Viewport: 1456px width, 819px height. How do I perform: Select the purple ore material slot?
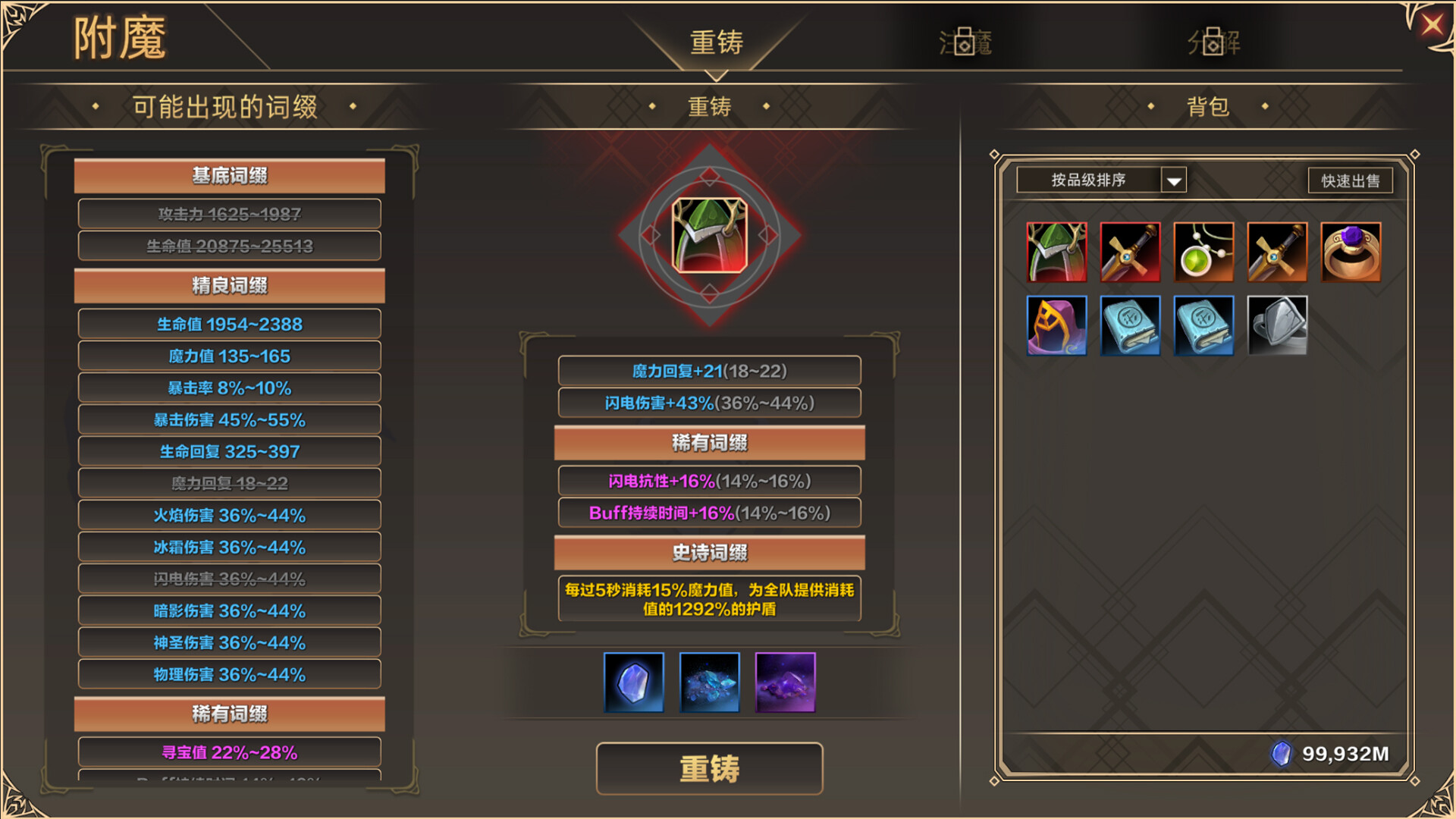coord(785,682)
